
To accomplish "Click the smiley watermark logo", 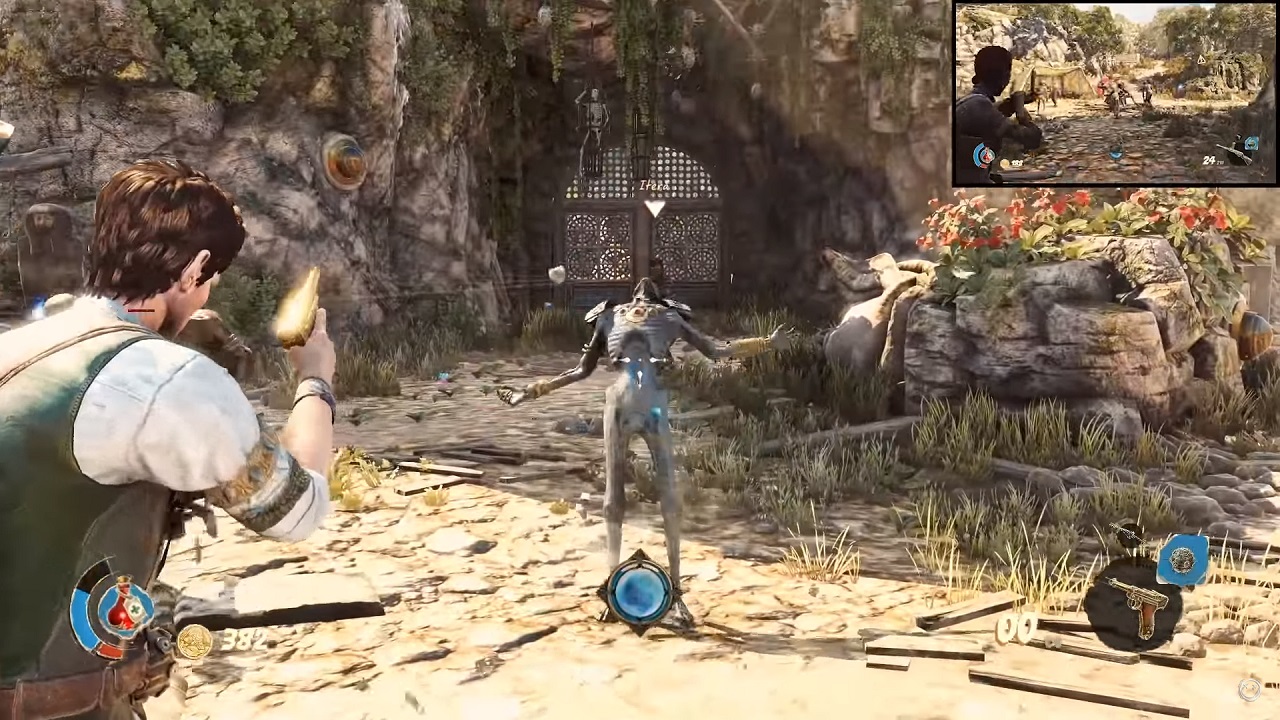I will click(x=1249, y=688).
